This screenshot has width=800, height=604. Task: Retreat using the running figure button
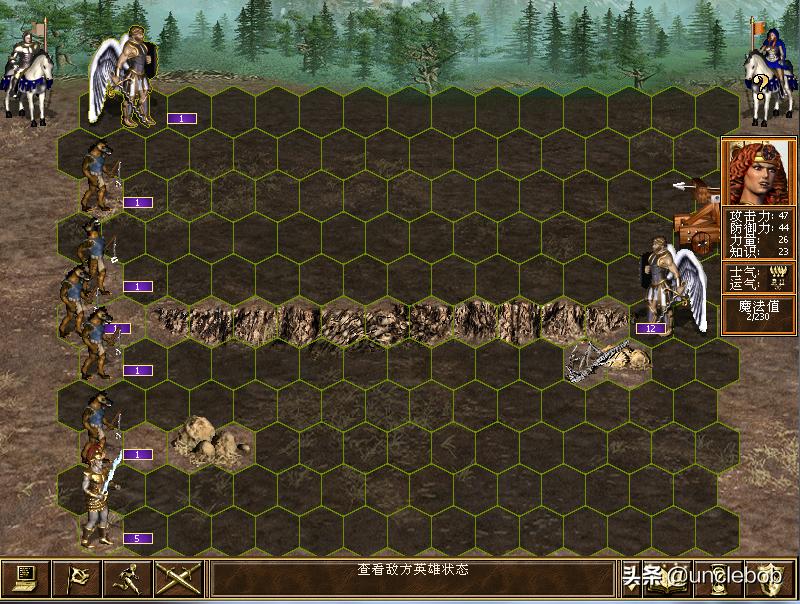point(128,578)
